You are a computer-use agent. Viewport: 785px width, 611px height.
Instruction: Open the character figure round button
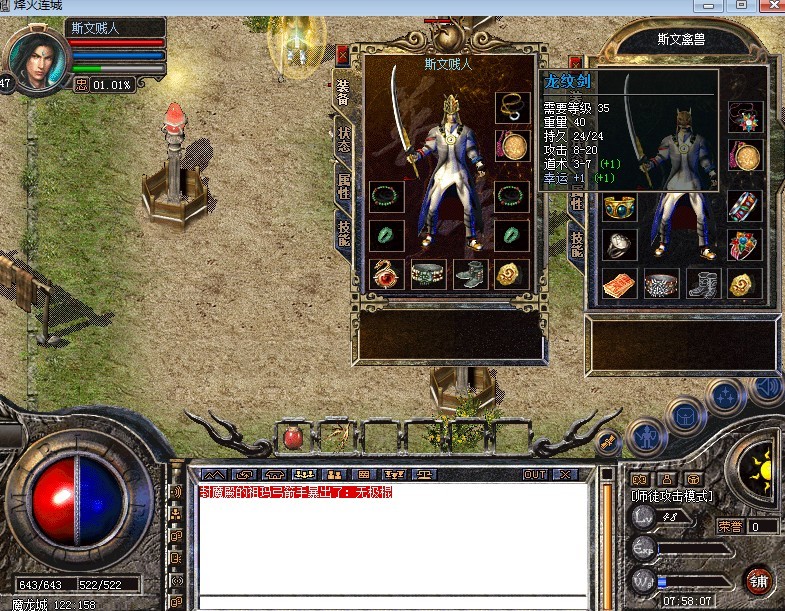(645, 437)
